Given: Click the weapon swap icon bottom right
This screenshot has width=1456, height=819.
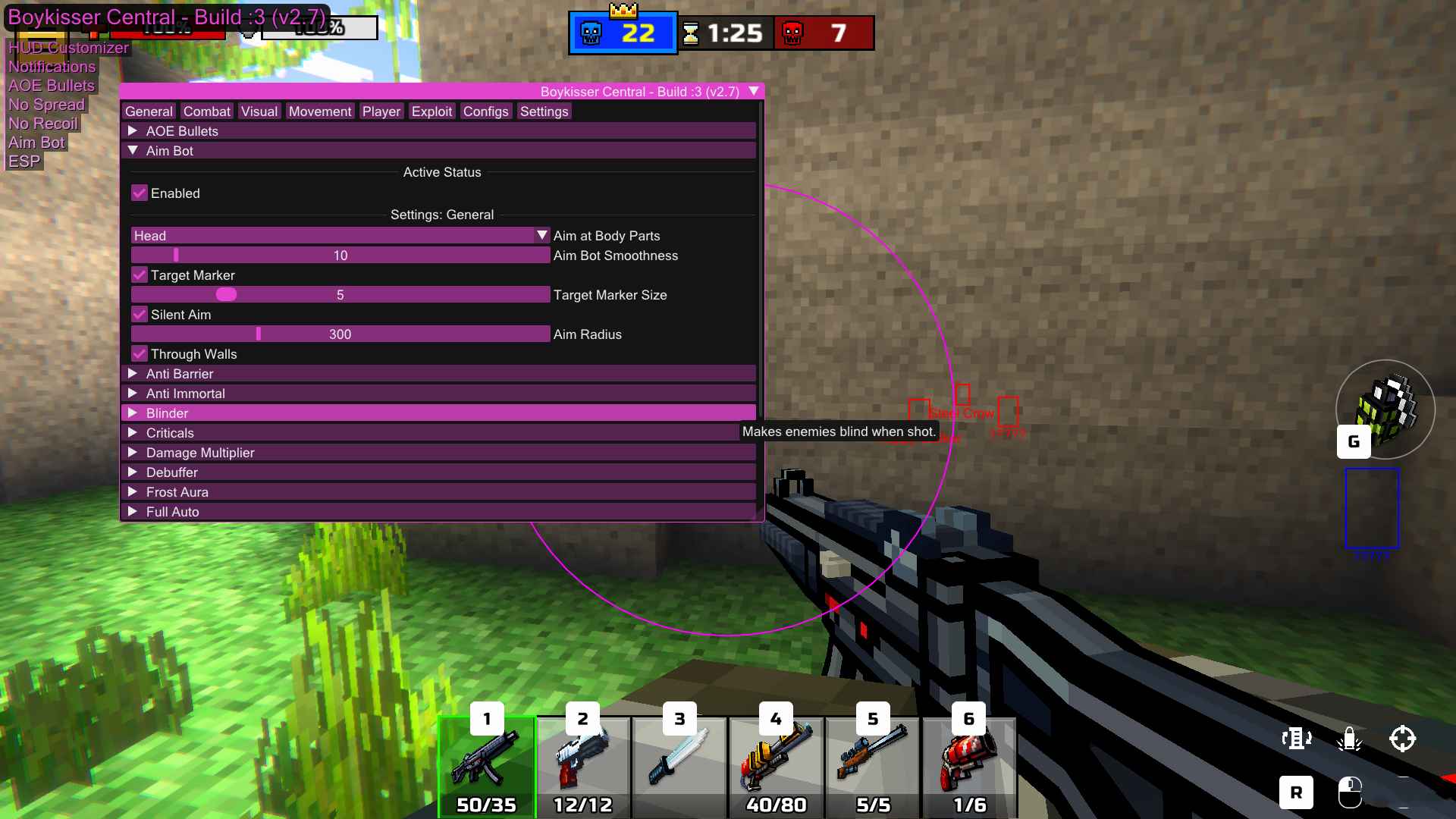Looking at the screenshot, I should click(1297, 738).
